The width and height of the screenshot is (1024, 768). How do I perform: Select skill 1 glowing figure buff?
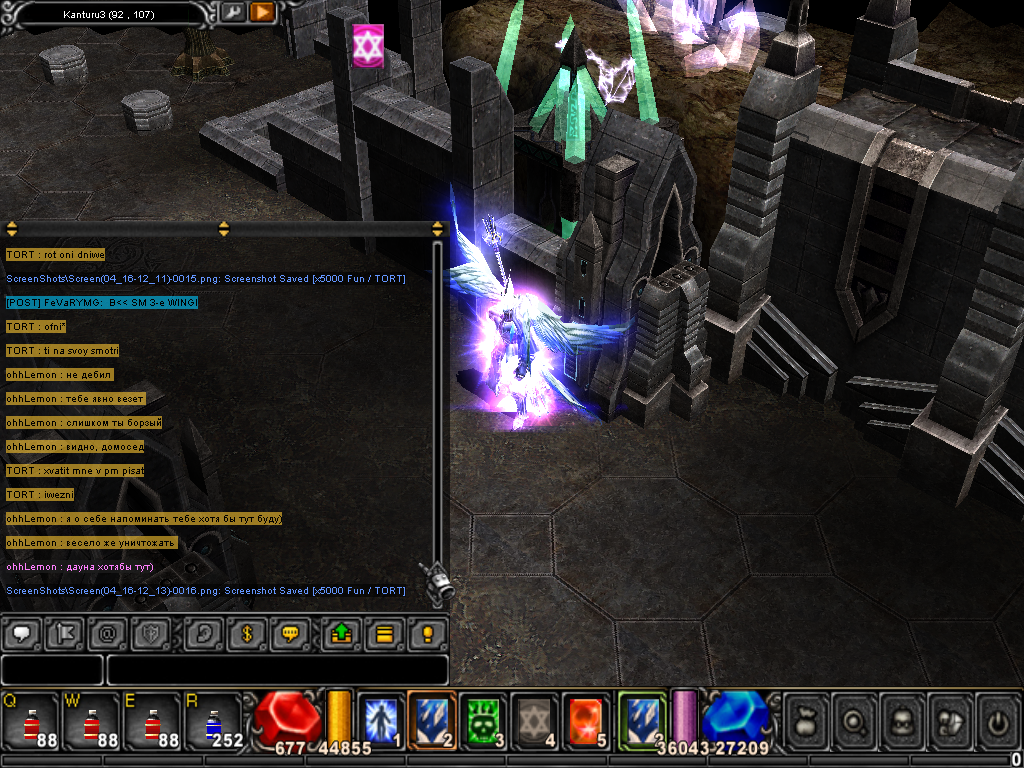point(380,720)
